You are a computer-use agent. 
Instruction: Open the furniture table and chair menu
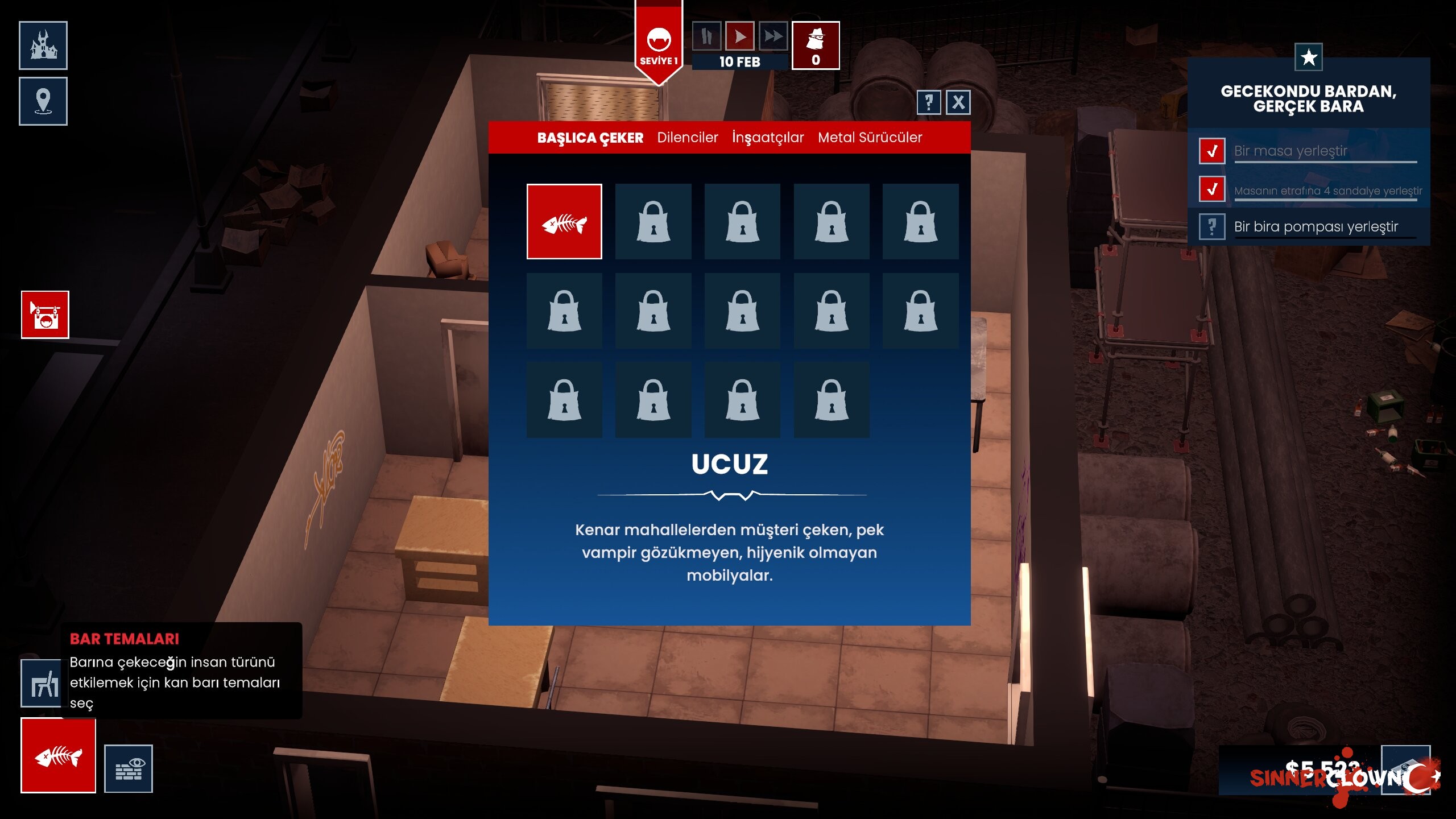(x=41, y=683)
